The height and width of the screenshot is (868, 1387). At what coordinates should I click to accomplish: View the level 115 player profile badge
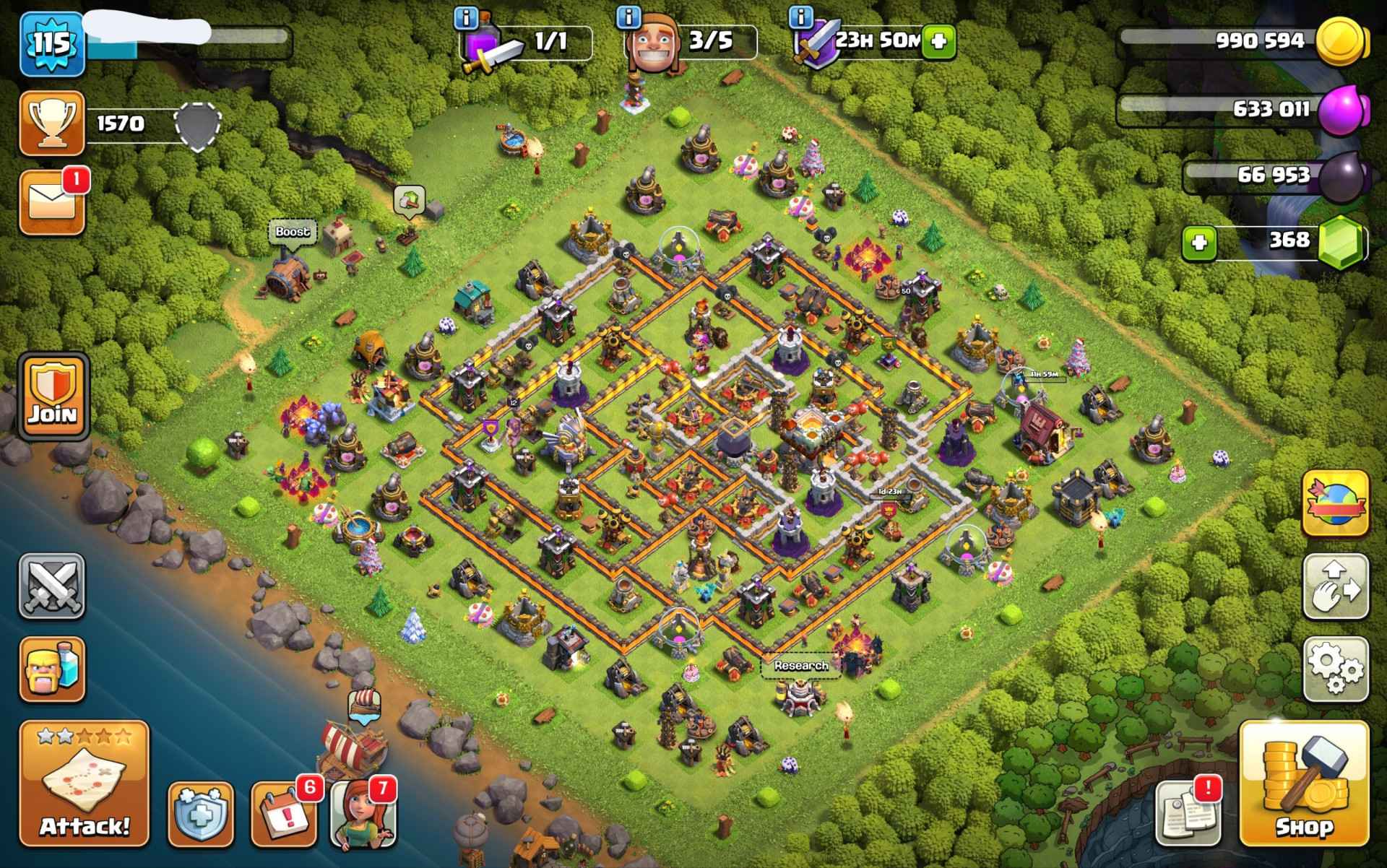[52, 43]
